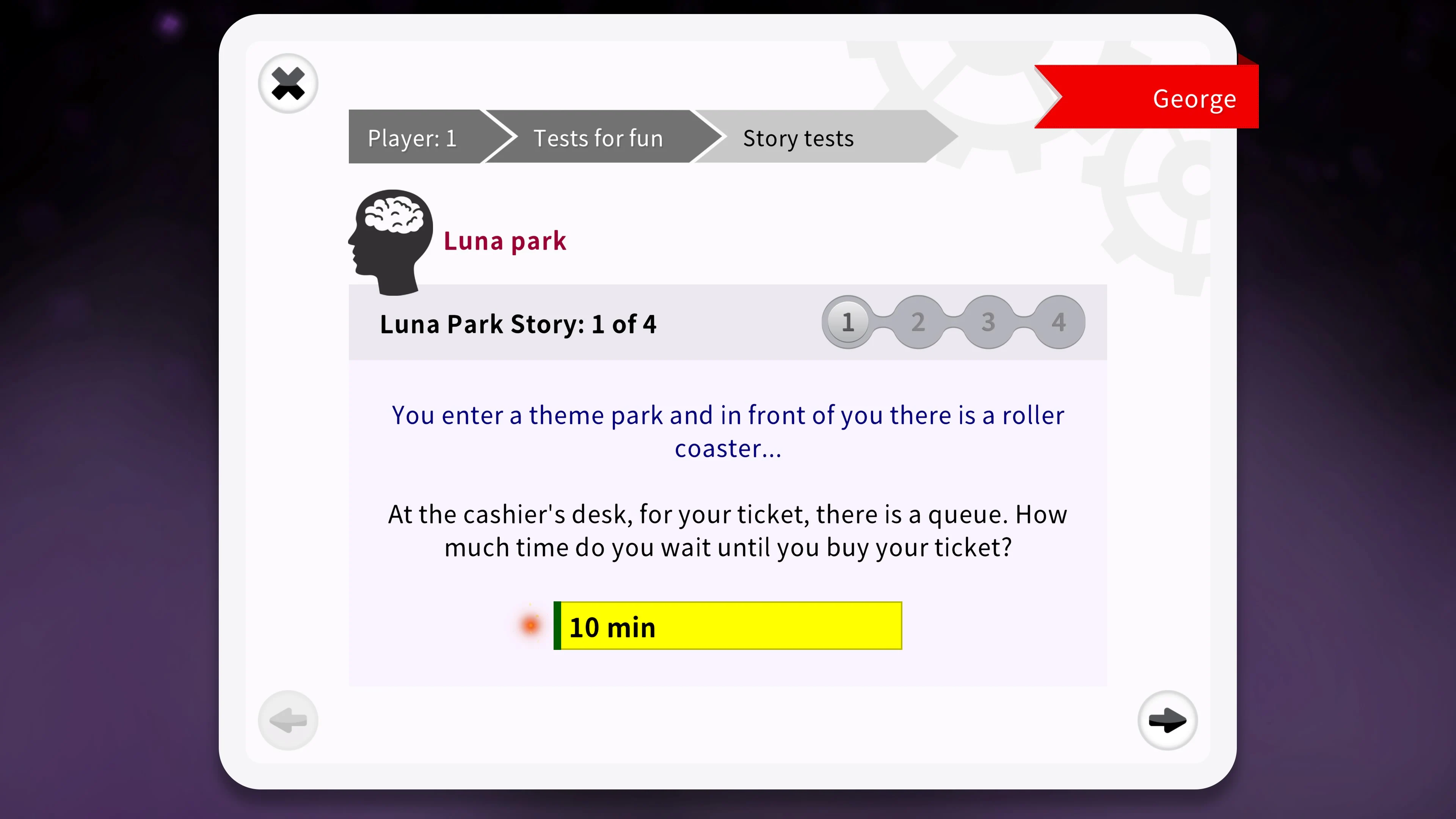Jump to question 3 indicator
This screenshot has width=1456, height=819.
(x=988, y=322)
